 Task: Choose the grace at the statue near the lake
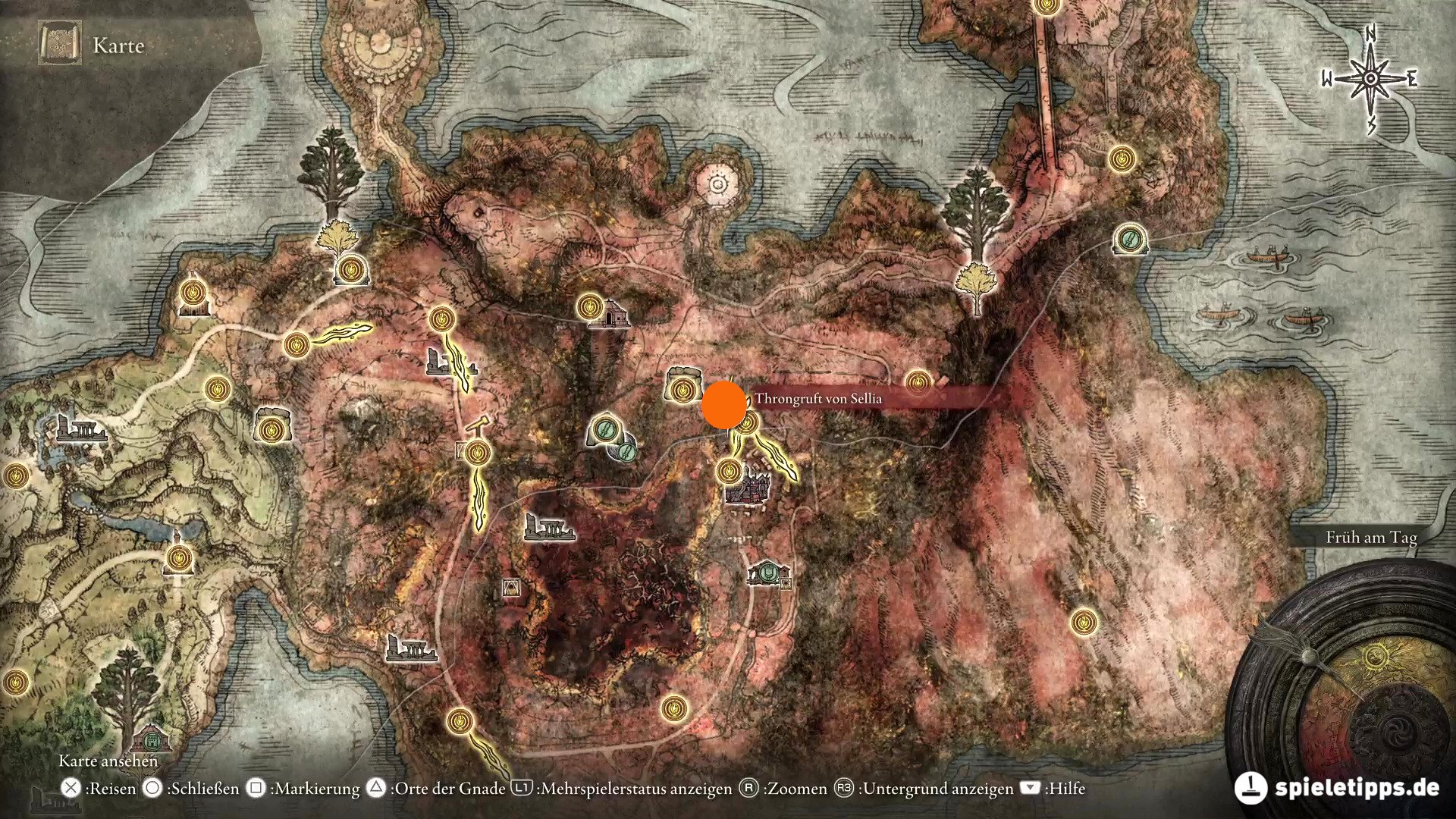pos(179,560)
